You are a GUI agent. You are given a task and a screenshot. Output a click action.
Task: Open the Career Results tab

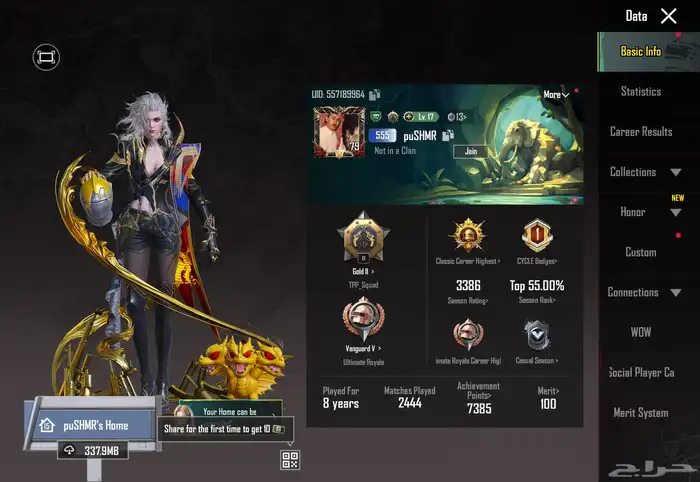641,132
